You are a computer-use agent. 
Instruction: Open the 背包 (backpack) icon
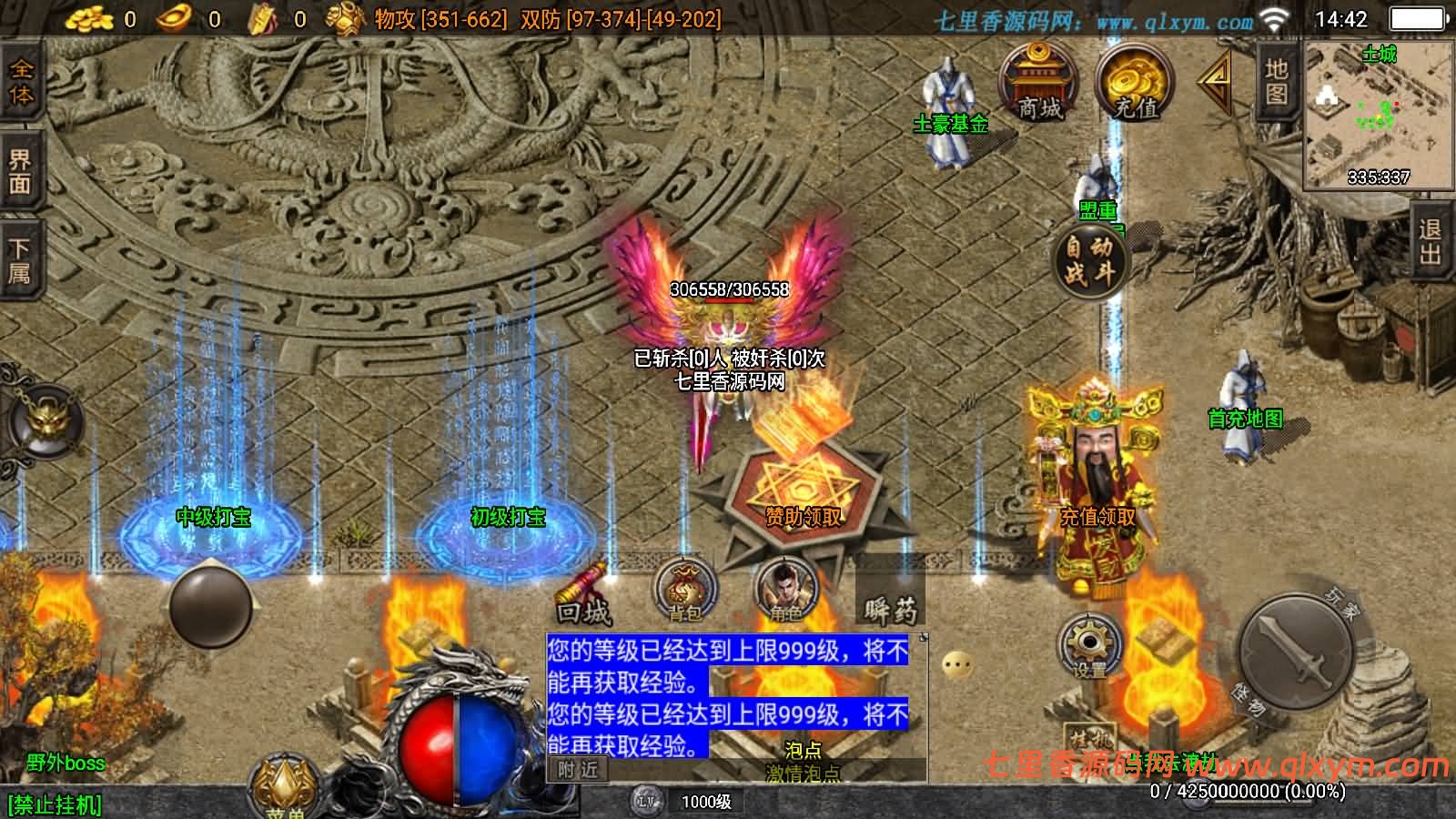coord(684,591)
